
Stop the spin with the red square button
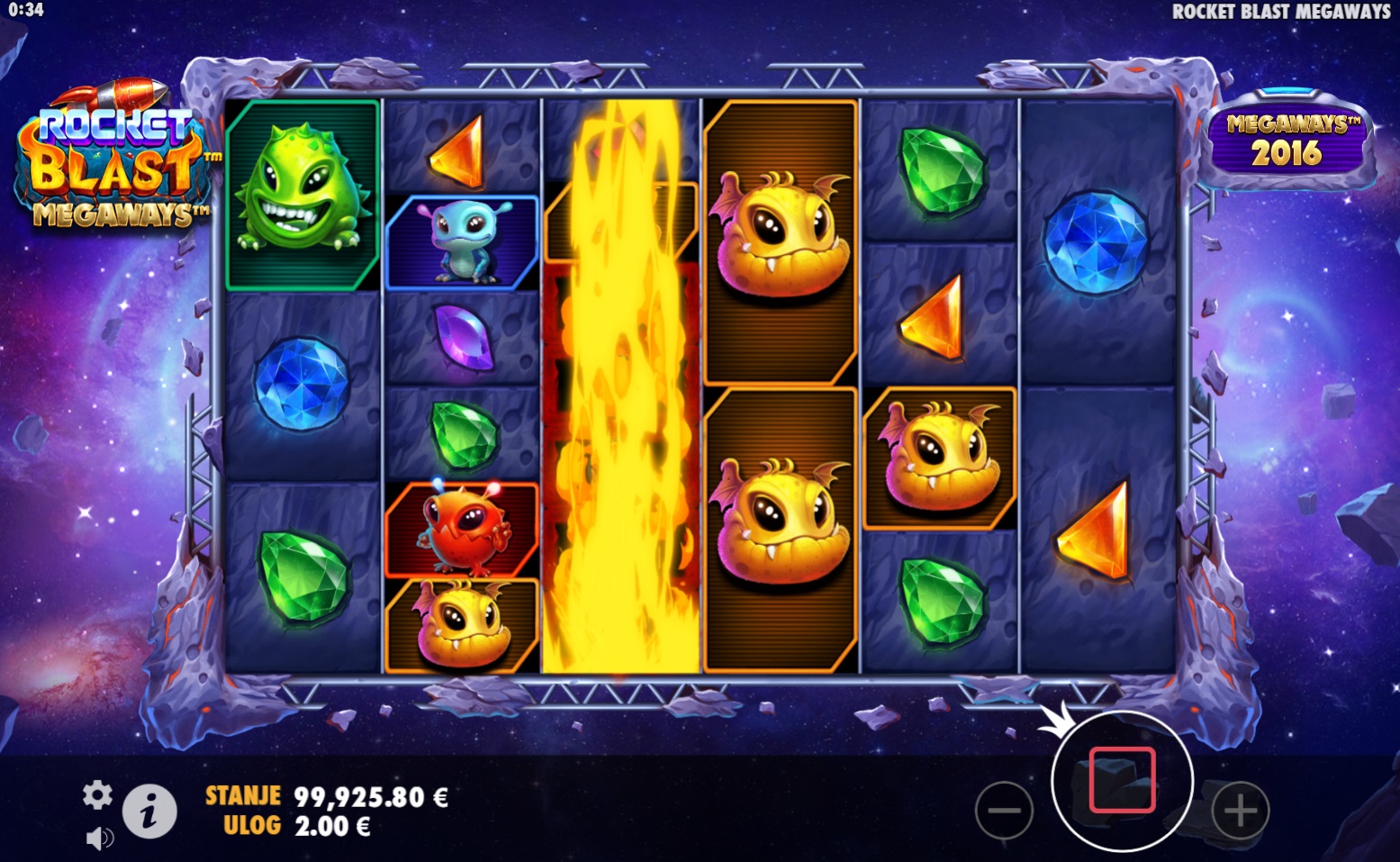click(x=1122, y=781)
